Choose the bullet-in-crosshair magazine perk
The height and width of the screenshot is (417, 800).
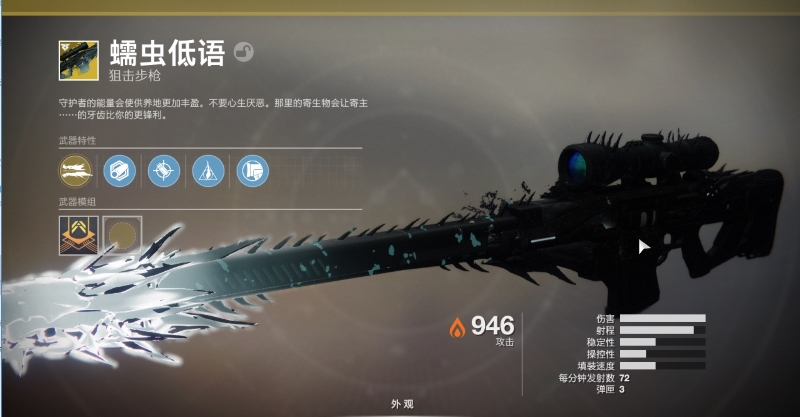(164, 171)
